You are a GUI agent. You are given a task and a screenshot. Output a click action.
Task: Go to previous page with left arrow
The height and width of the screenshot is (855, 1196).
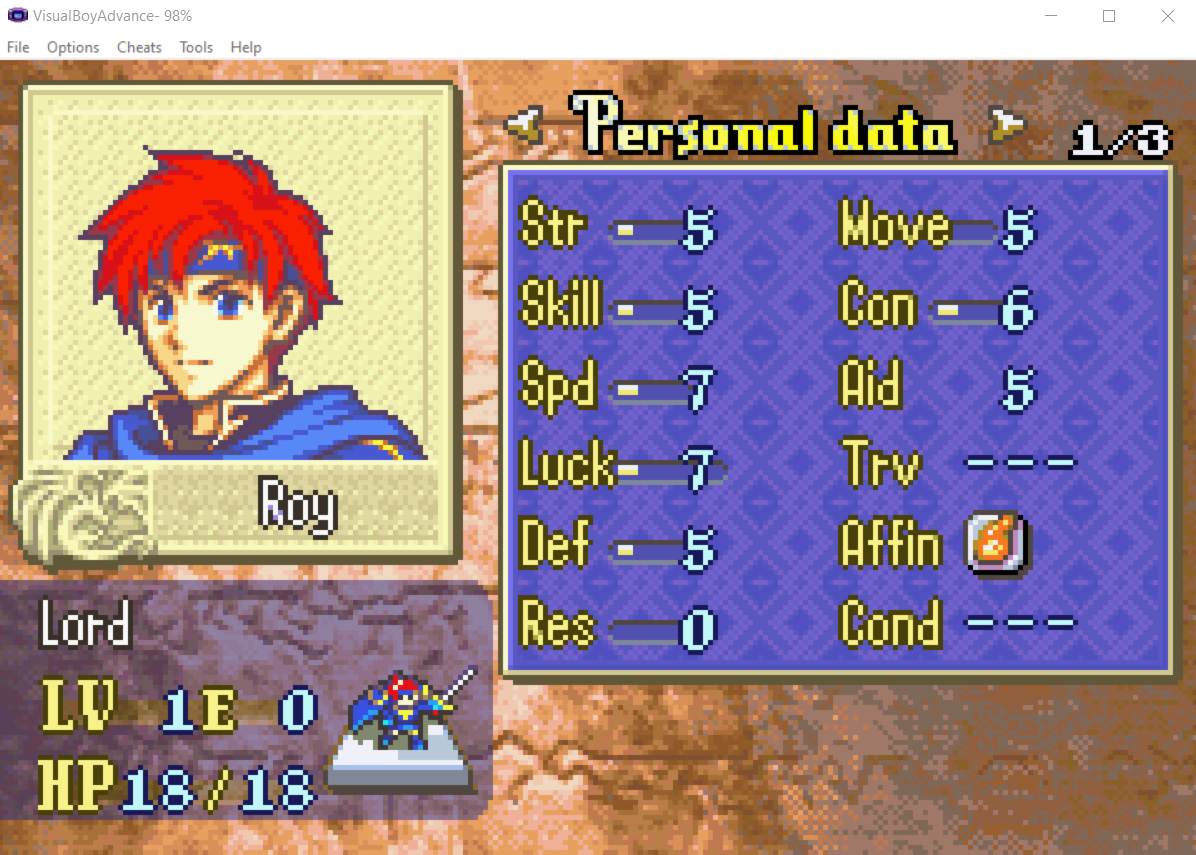coord(524,124)
